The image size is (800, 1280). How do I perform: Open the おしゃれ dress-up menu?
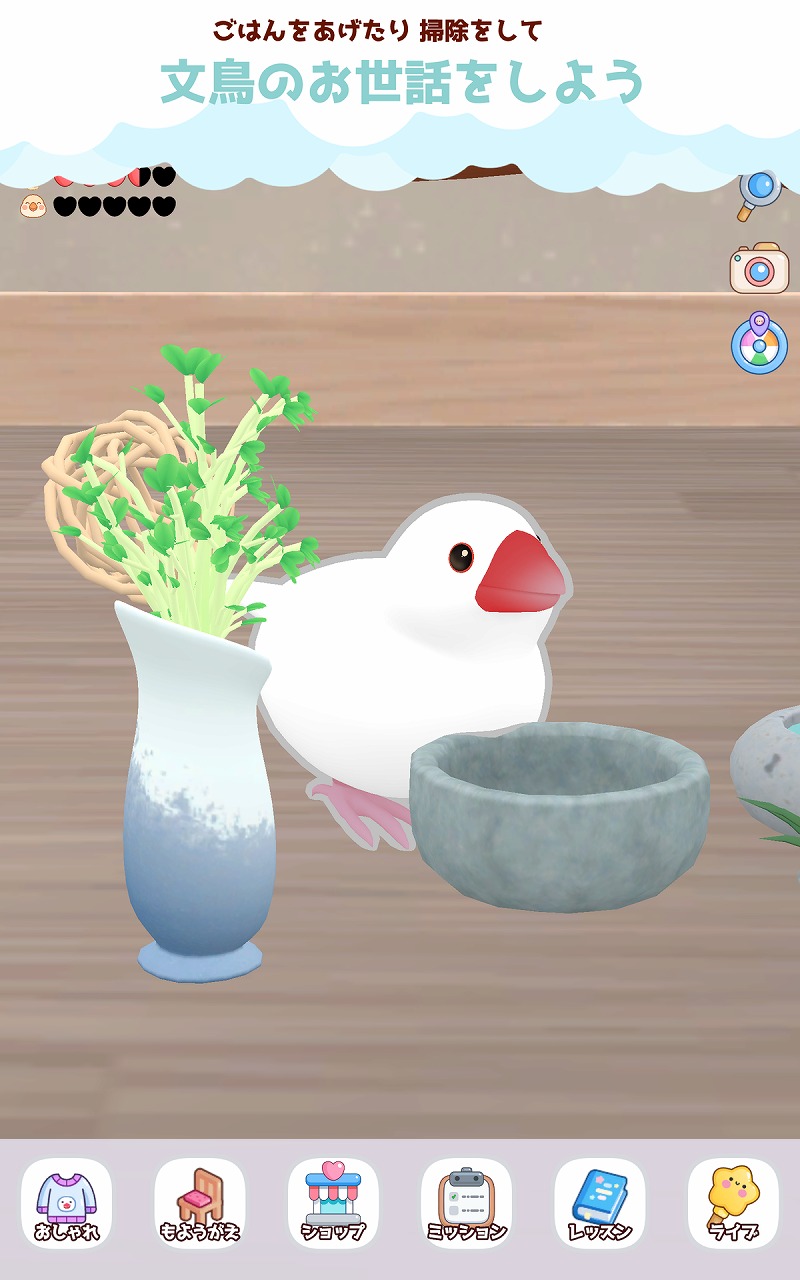pyautogui.click(x=66, y=1203)
